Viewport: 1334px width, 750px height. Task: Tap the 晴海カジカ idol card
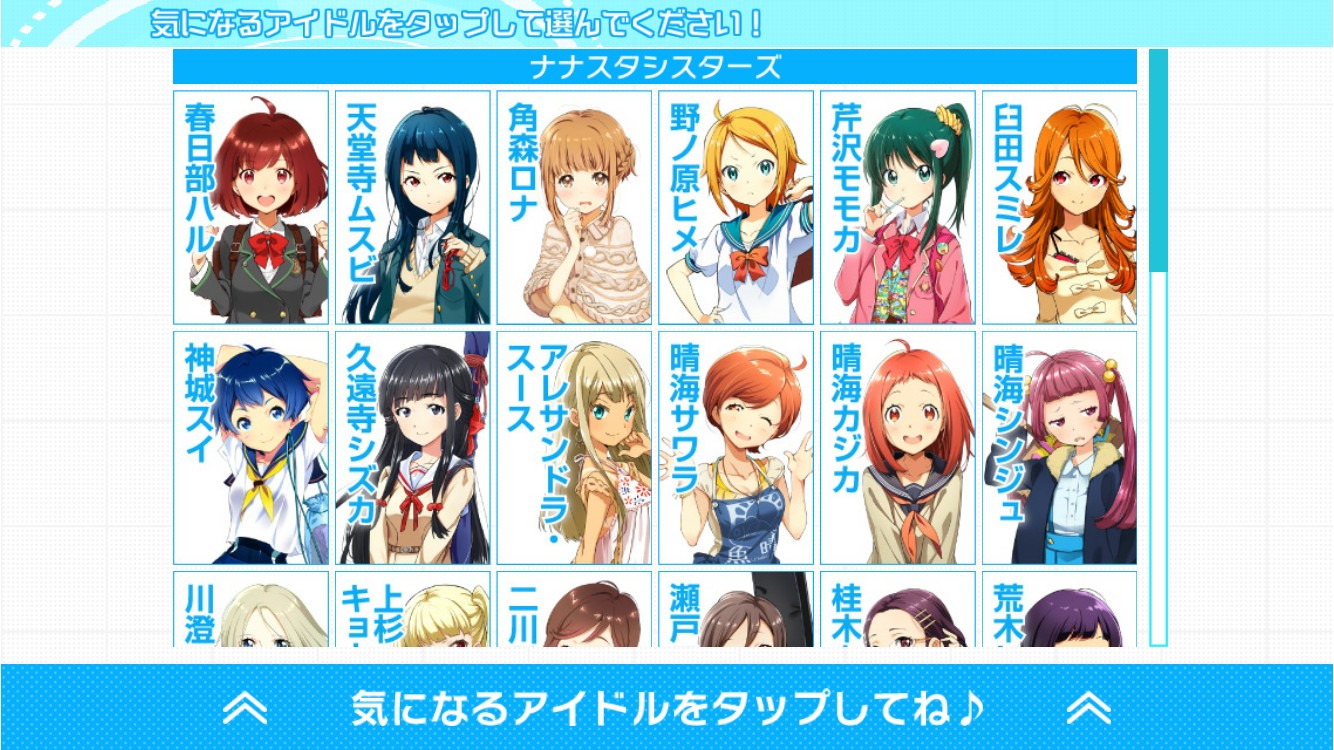(x=899, y=448)
